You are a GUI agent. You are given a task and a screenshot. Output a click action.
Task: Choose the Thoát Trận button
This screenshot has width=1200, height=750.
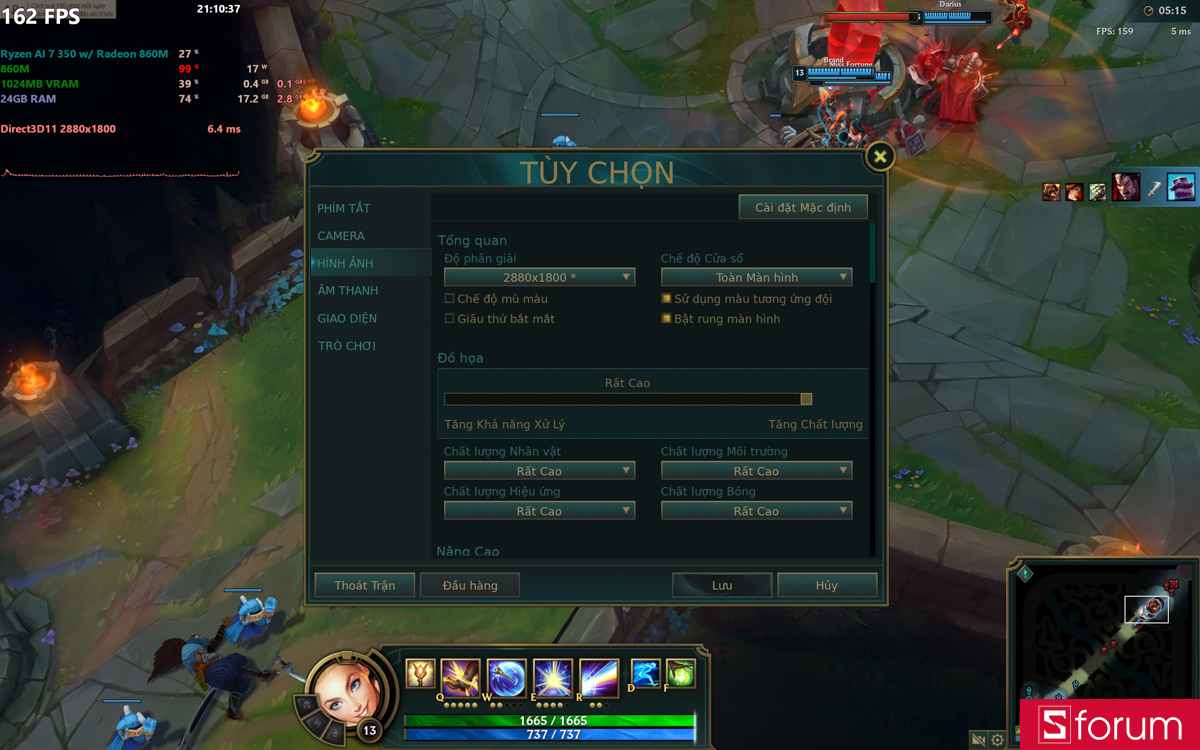(x=365, y=585)
